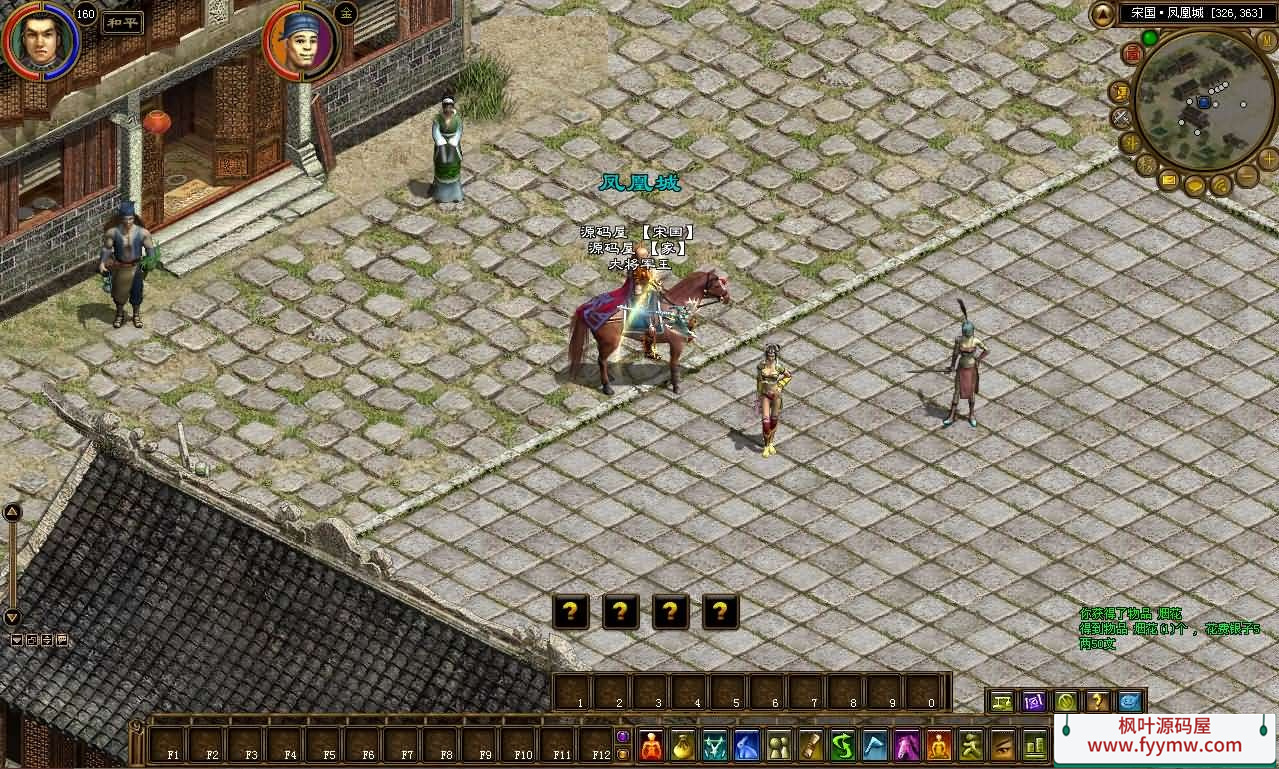
Task: Click the minimap minus zoom button
Action: tap(1247, 176)
